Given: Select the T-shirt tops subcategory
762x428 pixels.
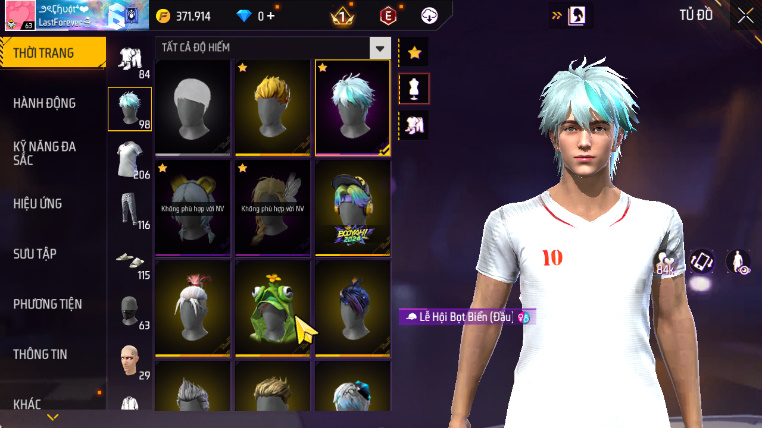Looking at the screenshot, I should point(129,159).
